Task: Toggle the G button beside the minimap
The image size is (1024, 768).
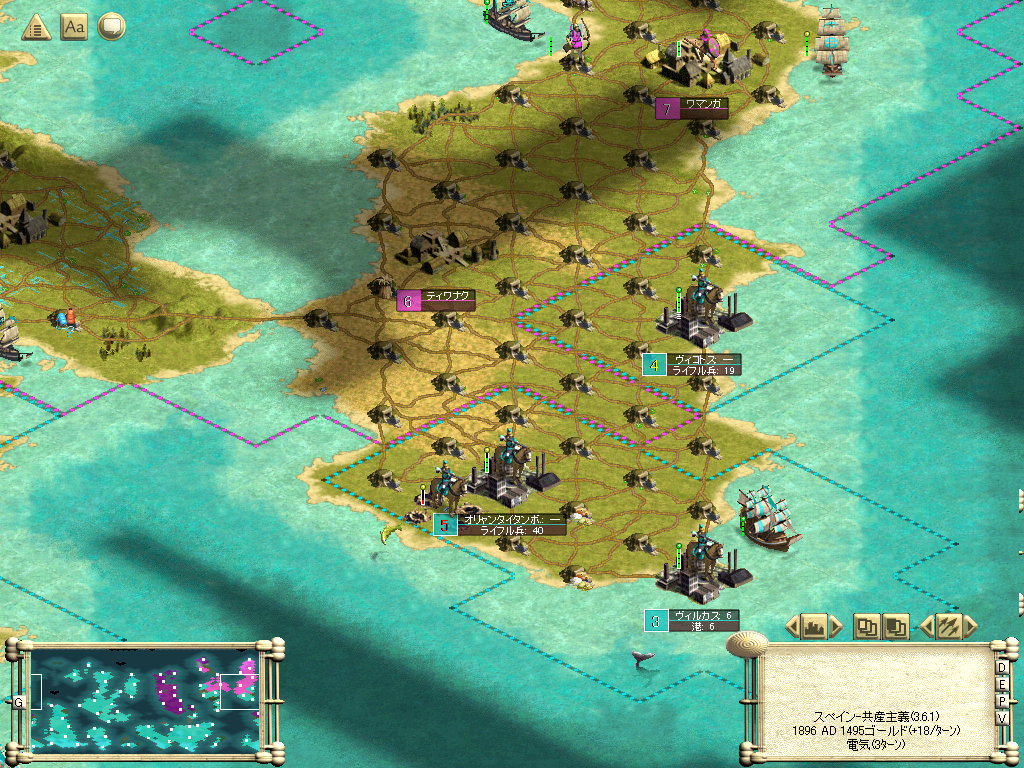Action: pyautogui.click(x=18, y=701)
